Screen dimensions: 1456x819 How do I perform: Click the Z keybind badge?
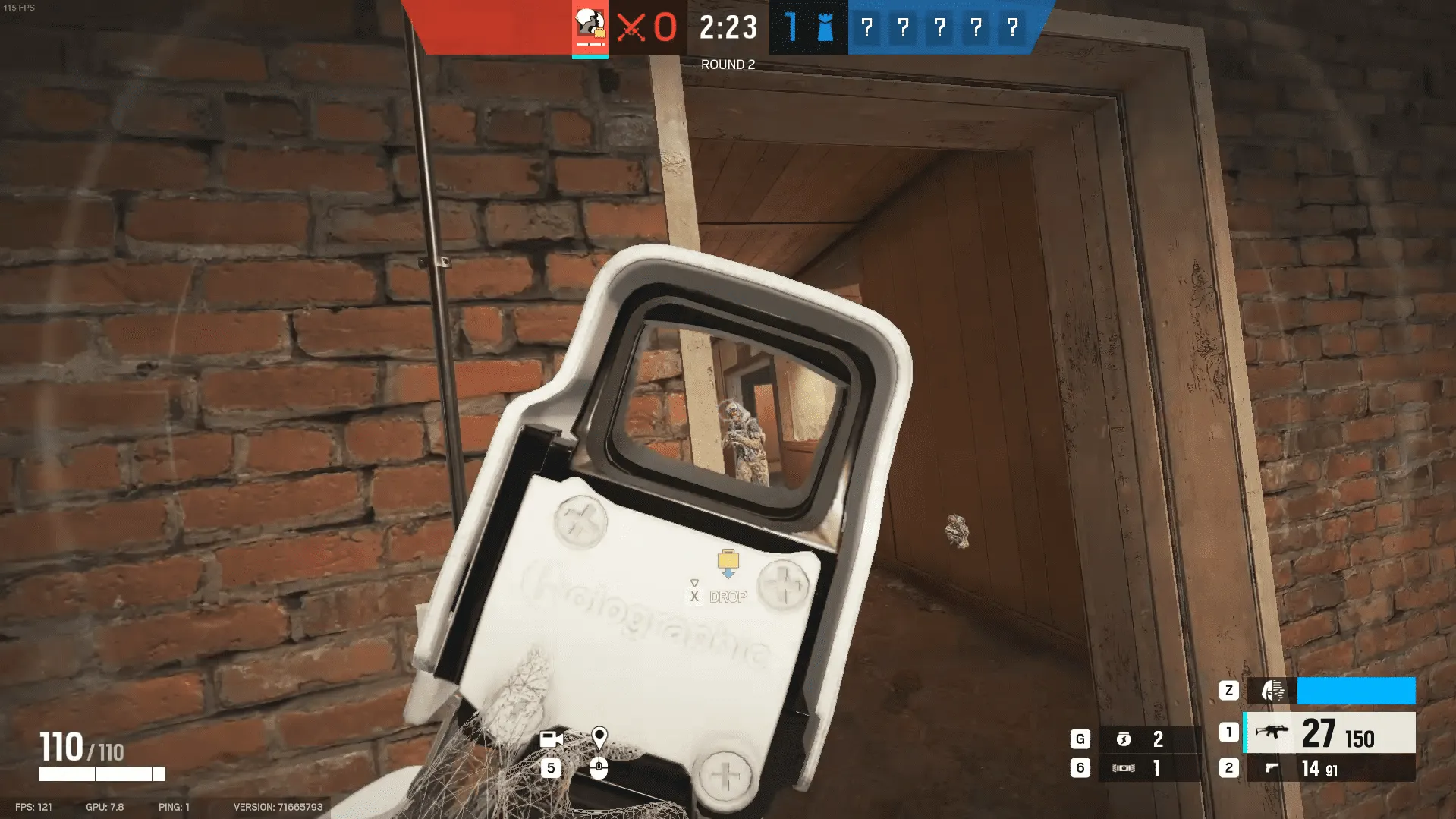click(1228, 691)
